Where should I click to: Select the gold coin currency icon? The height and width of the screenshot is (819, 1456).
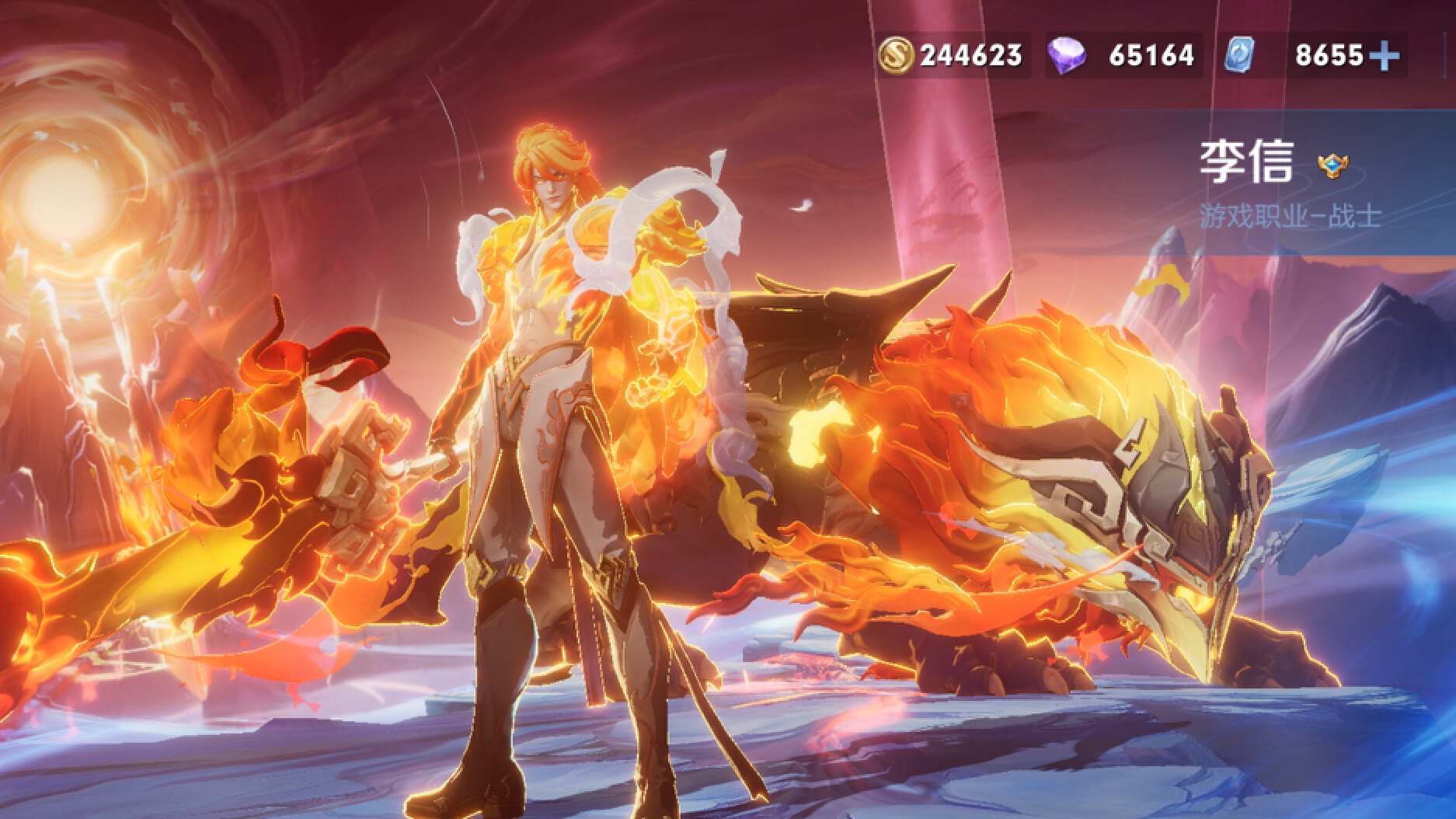(x=897, y=55)
